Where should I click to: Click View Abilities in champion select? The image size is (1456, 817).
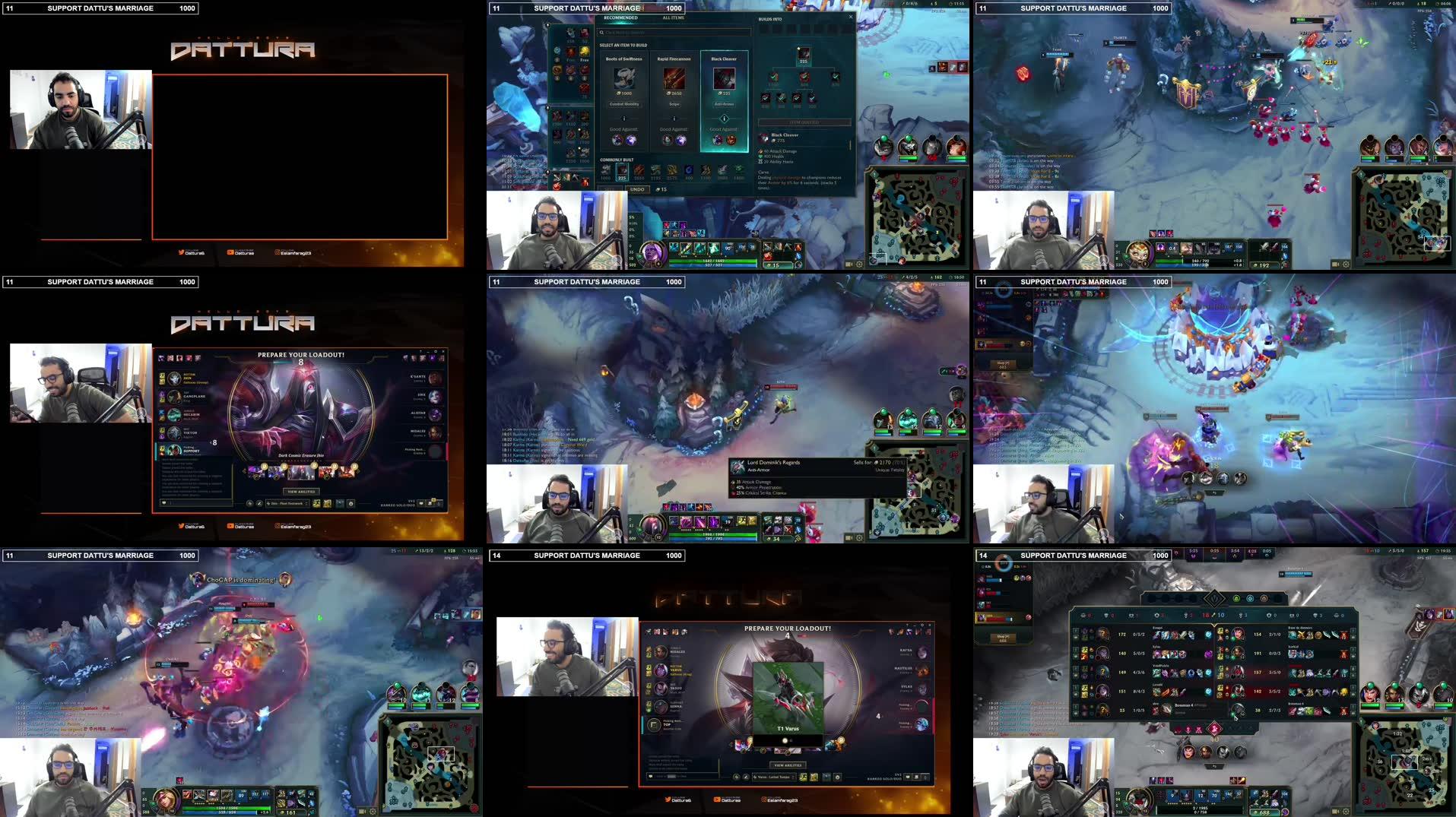click(301, 492)
